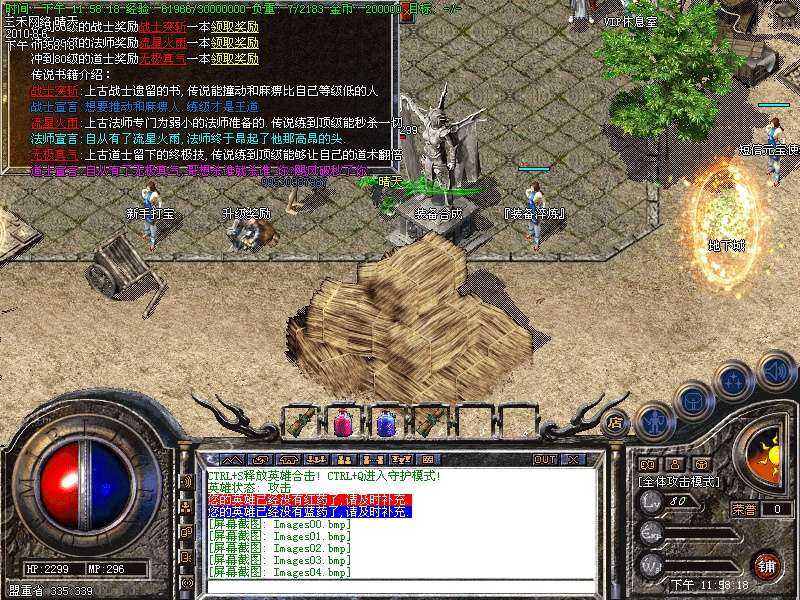Image resolution: width=800 pixels, height=600 pixels.
Task: Open the 店 shop button
Action: [x=615, y=422]
